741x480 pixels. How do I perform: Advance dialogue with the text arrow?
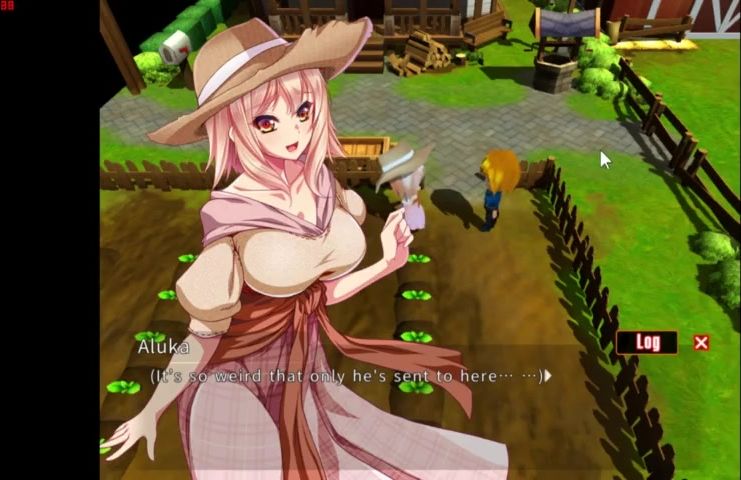point(548,376)
